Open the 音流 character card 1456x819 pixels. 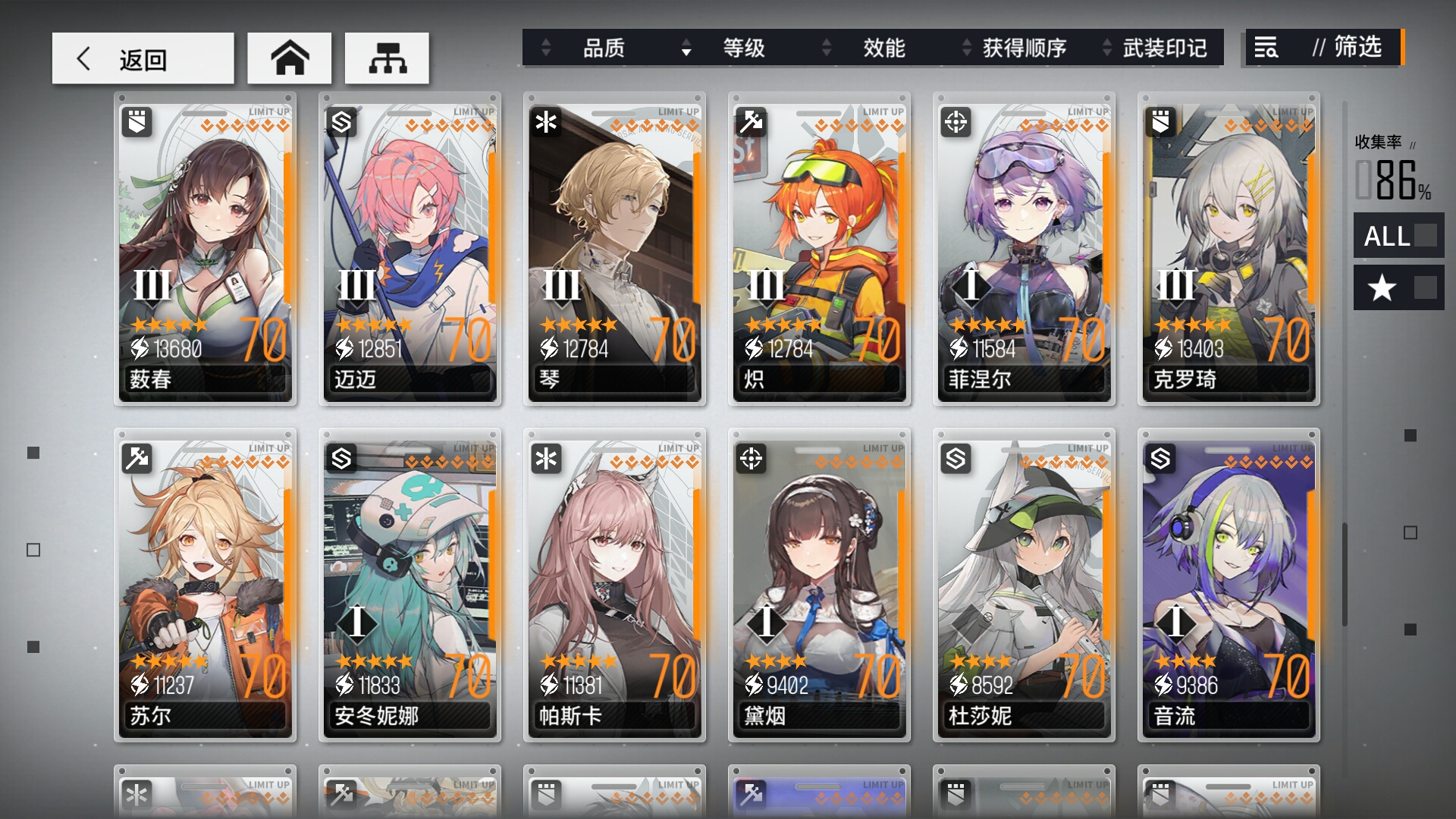pyautogui.click(x=1228, y=585)
